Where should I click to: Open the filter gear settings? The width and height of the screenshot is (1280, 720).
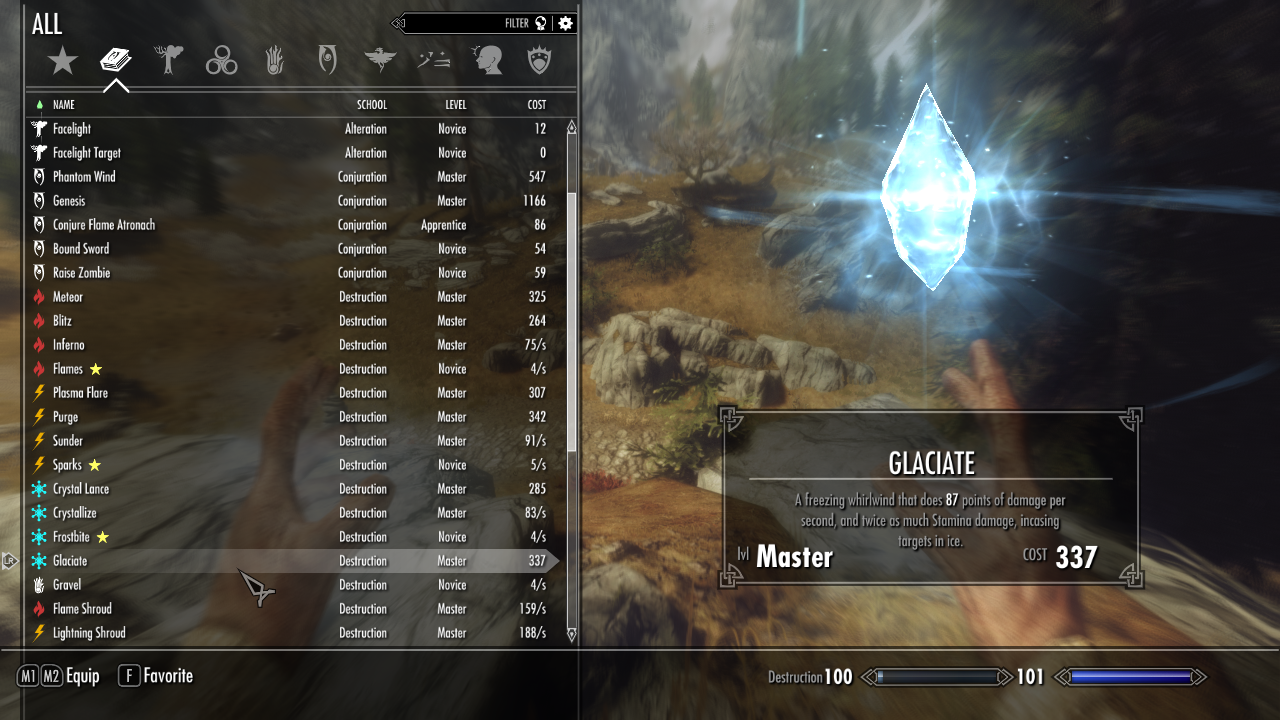tap(566, 23)
